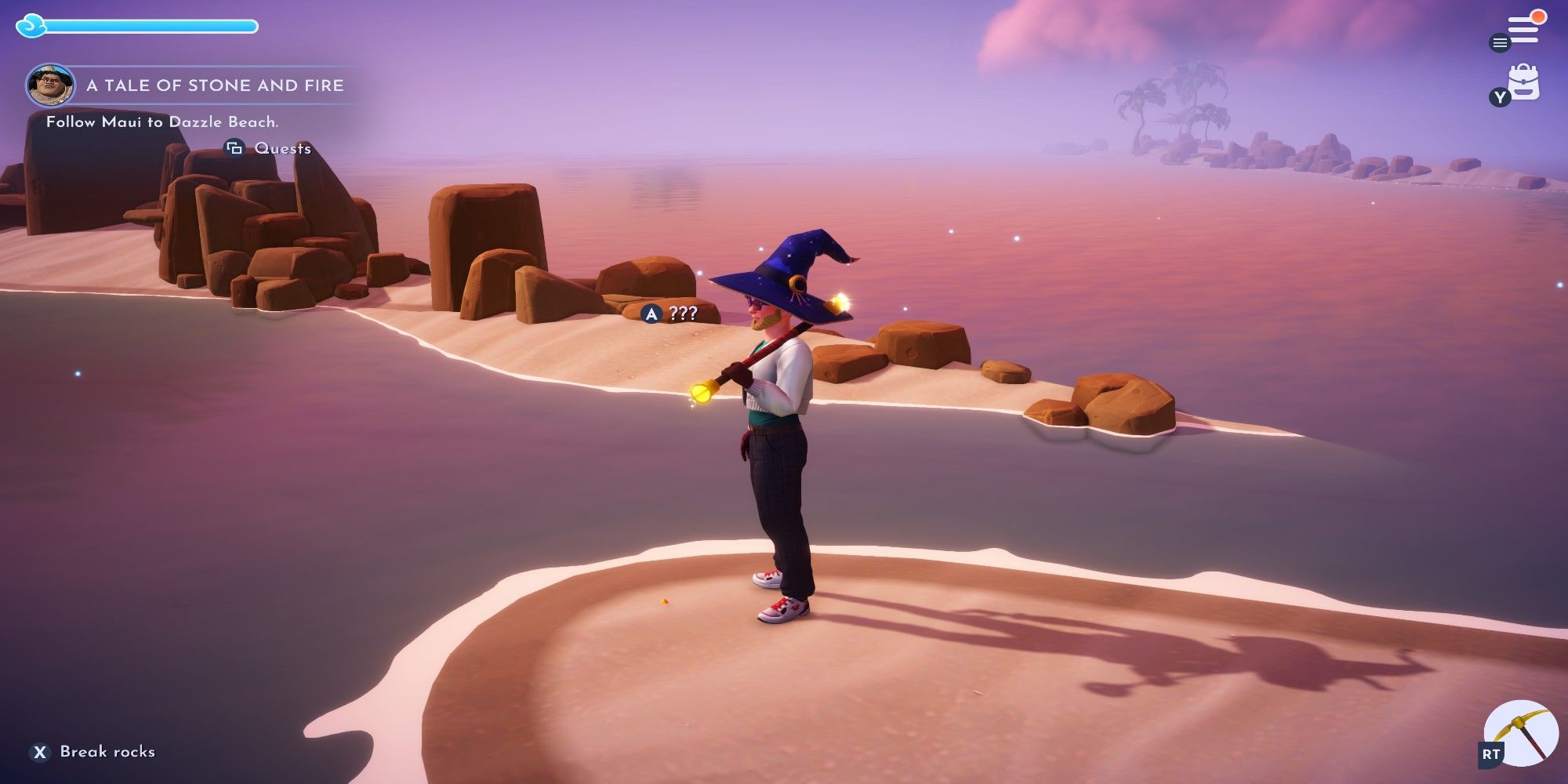Click the A interaction button prompt

652,314
